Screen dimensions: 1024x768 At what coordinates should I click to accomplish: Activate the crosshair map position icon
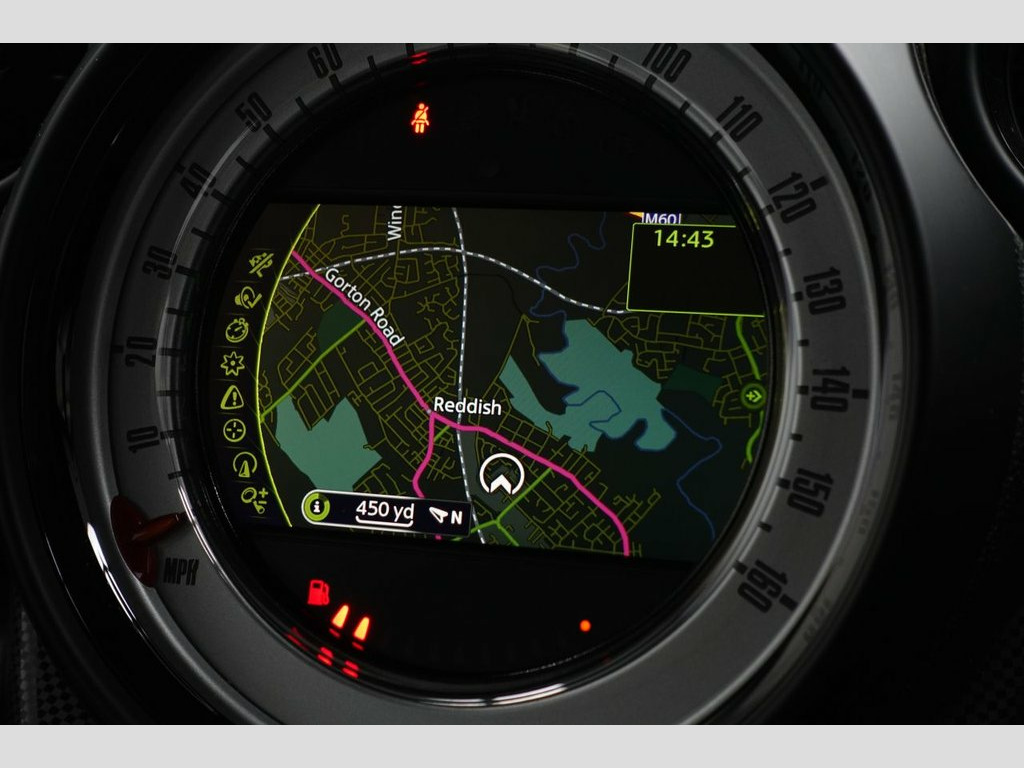[234, 430]
